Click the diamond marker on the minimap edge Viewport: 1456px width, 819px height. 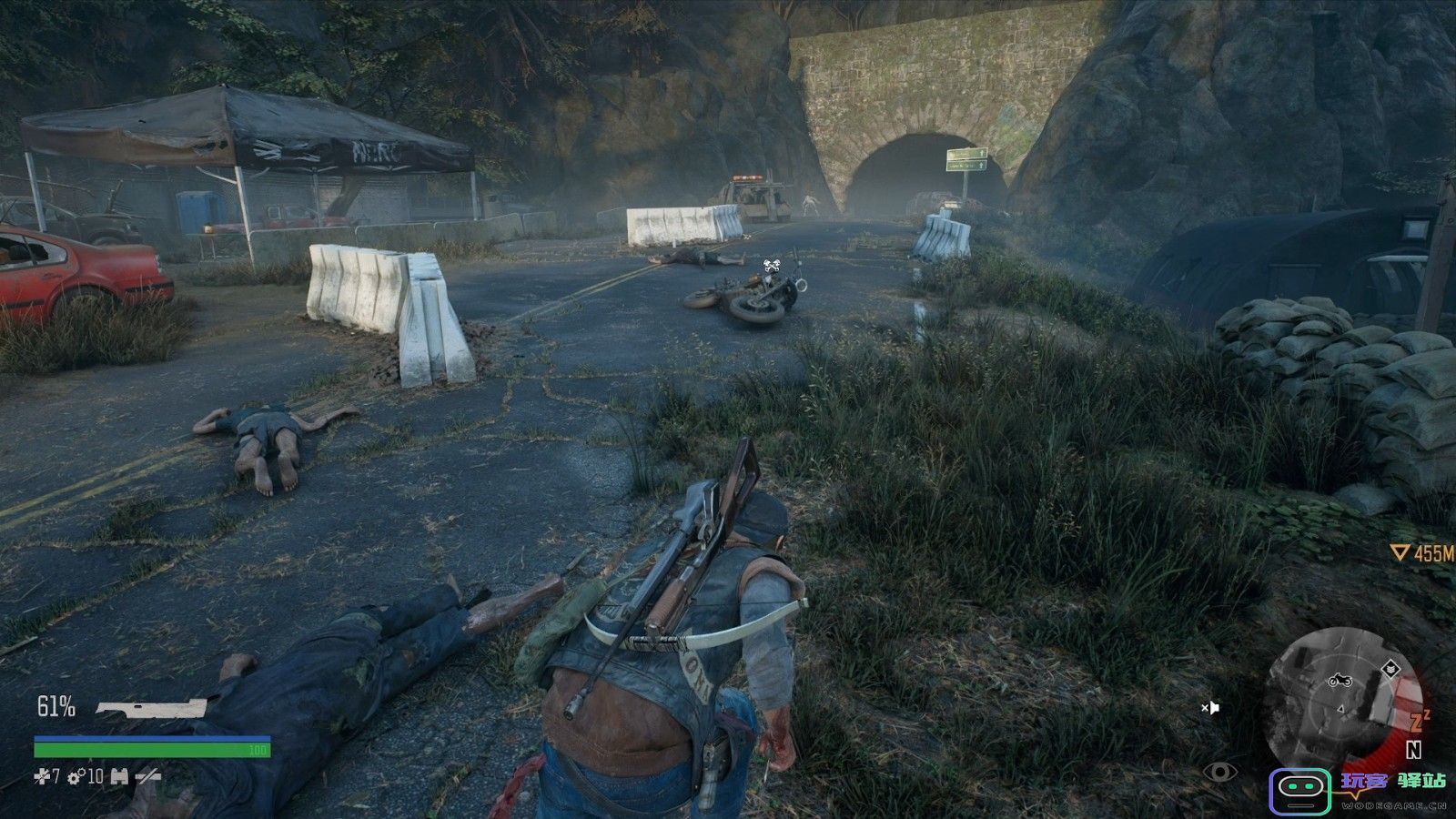coord(1390,669)
